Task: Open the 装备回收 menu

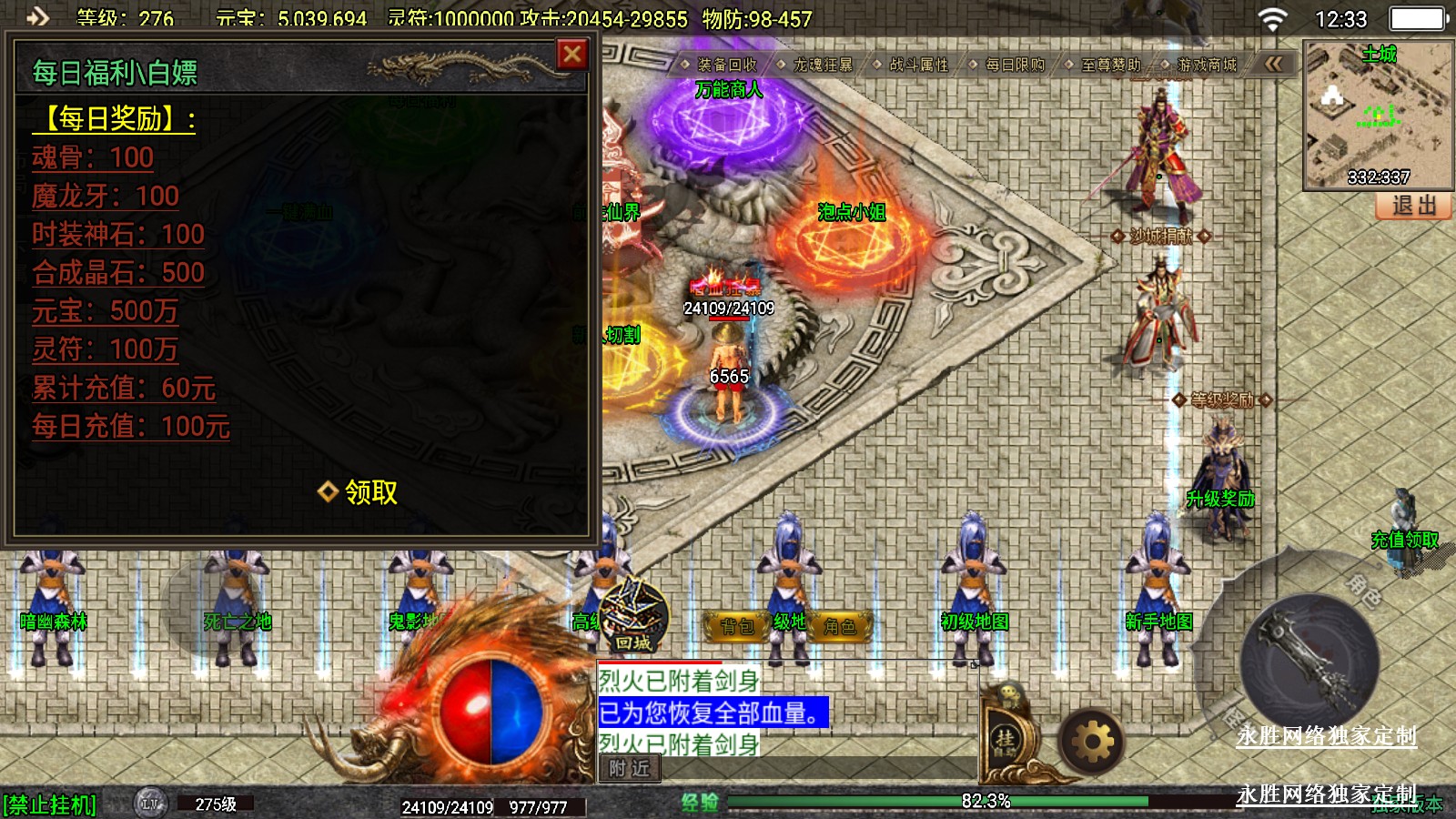Action: coord(726,65)
